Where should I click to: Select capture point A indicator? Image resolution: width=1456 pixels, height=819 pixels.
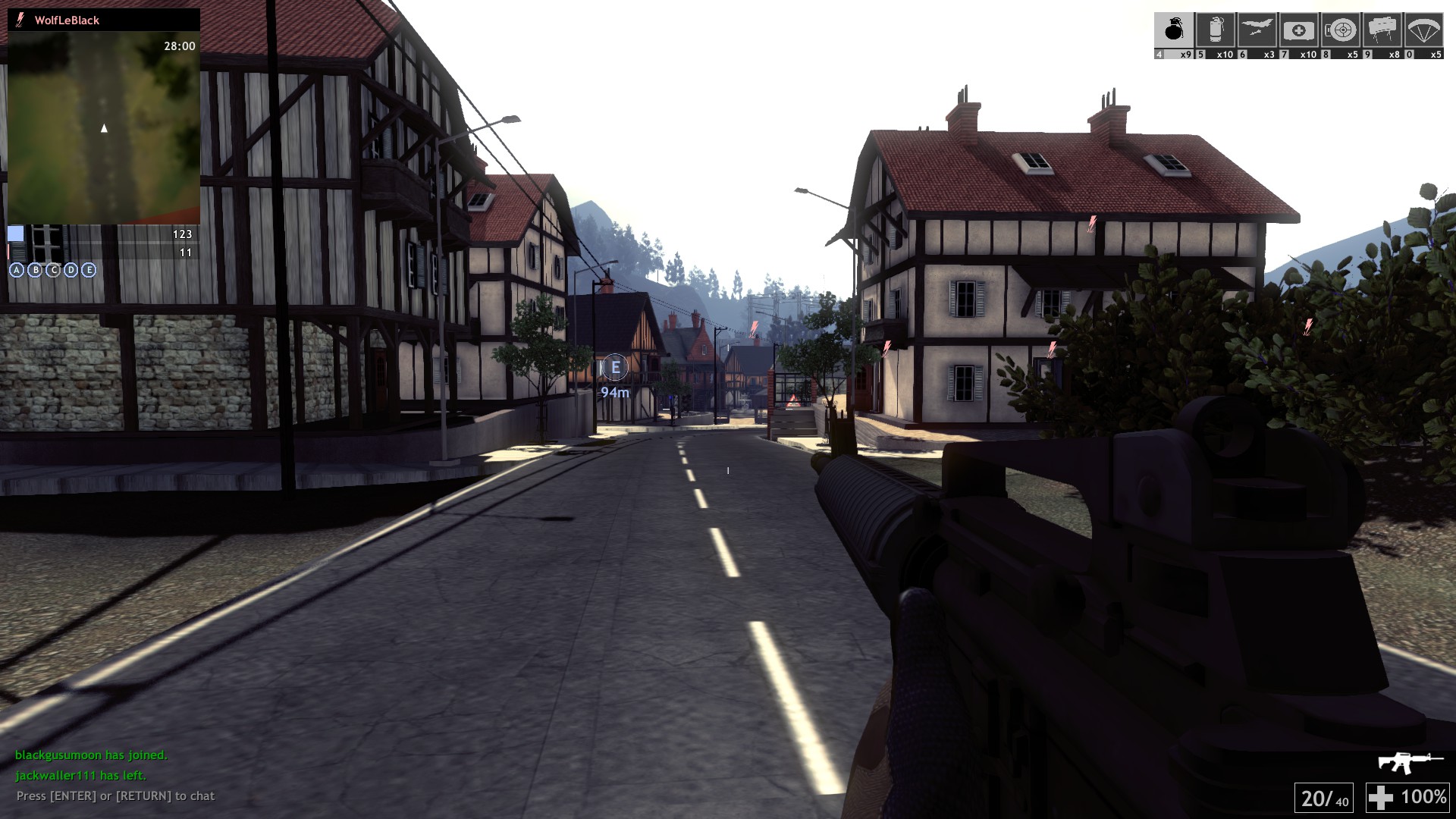pos(17,270)
